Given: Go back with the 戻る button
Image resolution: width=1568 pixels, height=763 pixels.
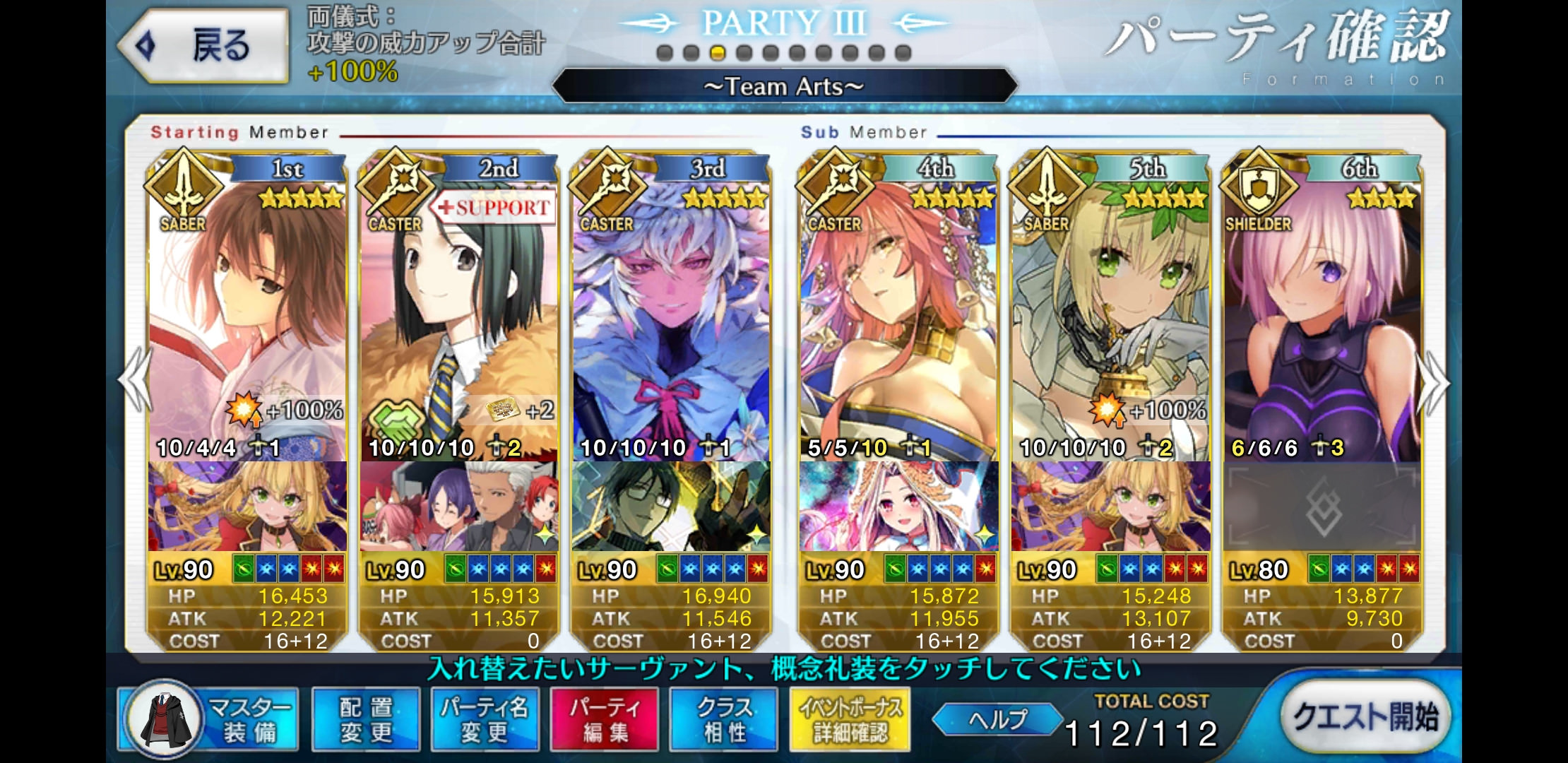Looking at the screenshot, I should click(x=205, y=47).
